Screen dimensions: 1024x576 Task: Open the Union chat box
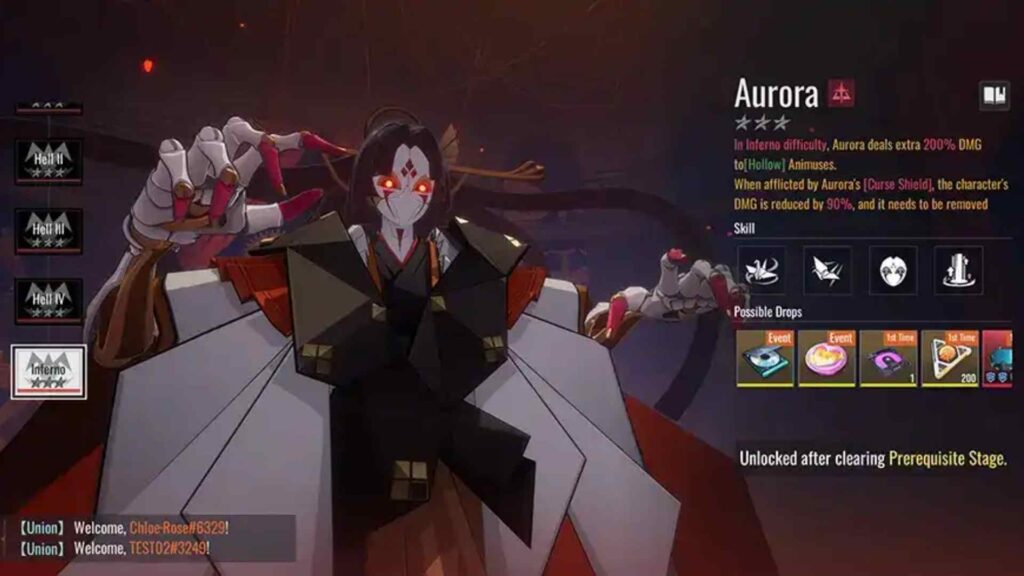pos(148,538)
